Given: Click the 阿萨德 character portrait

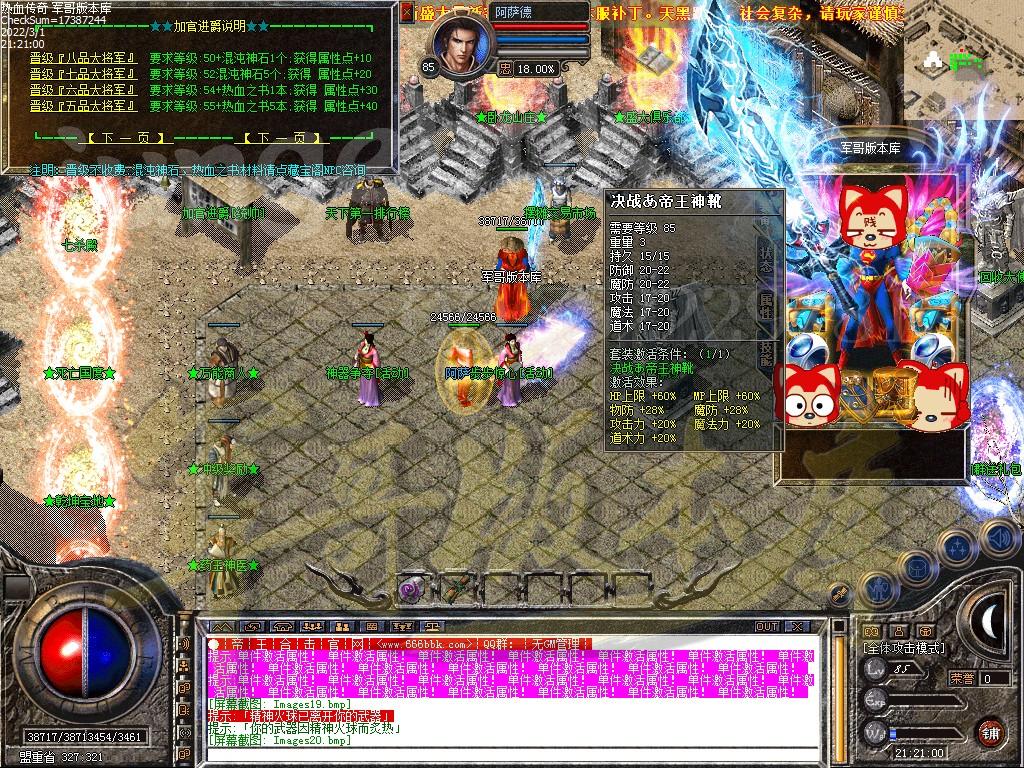Looking at the screenshot, I should (464, 44).
